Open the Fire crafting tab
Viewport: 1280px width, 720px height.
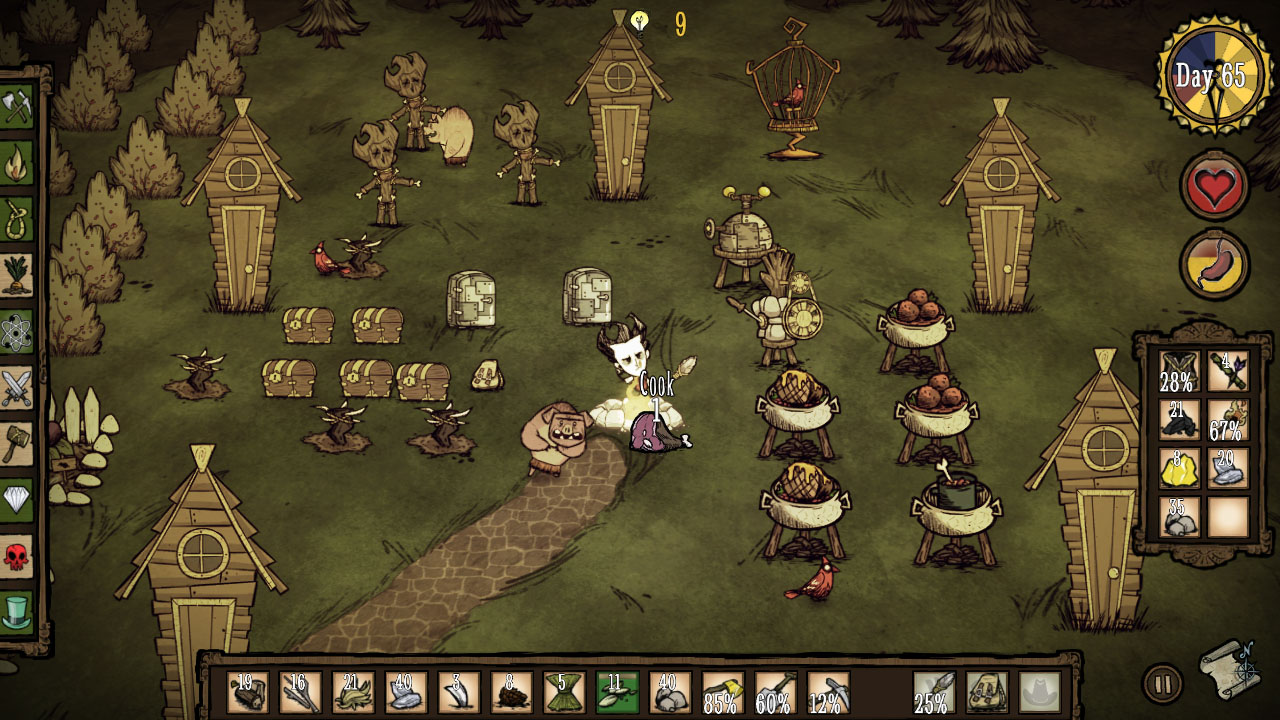[x=17, y=163]
